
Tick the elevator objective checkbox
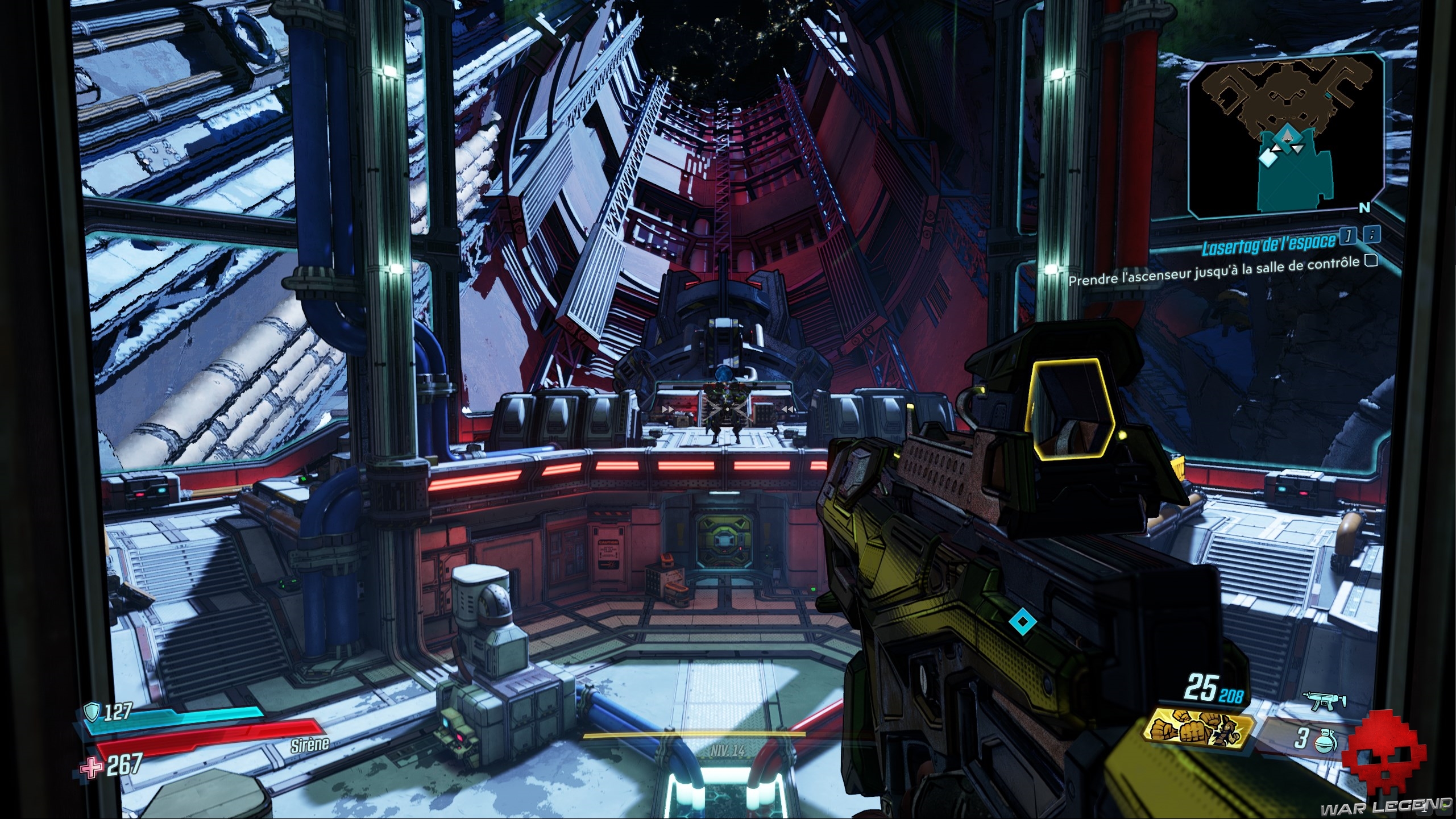coord(1371,260)
